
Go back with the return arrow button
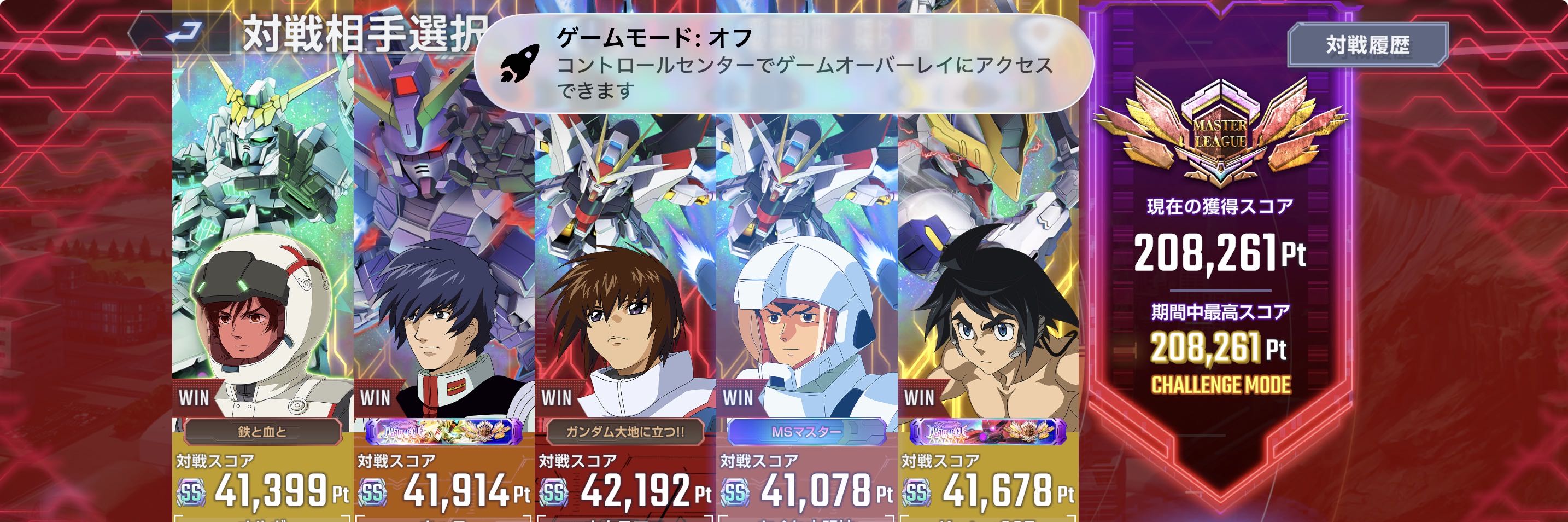click(x=183, y=33)
